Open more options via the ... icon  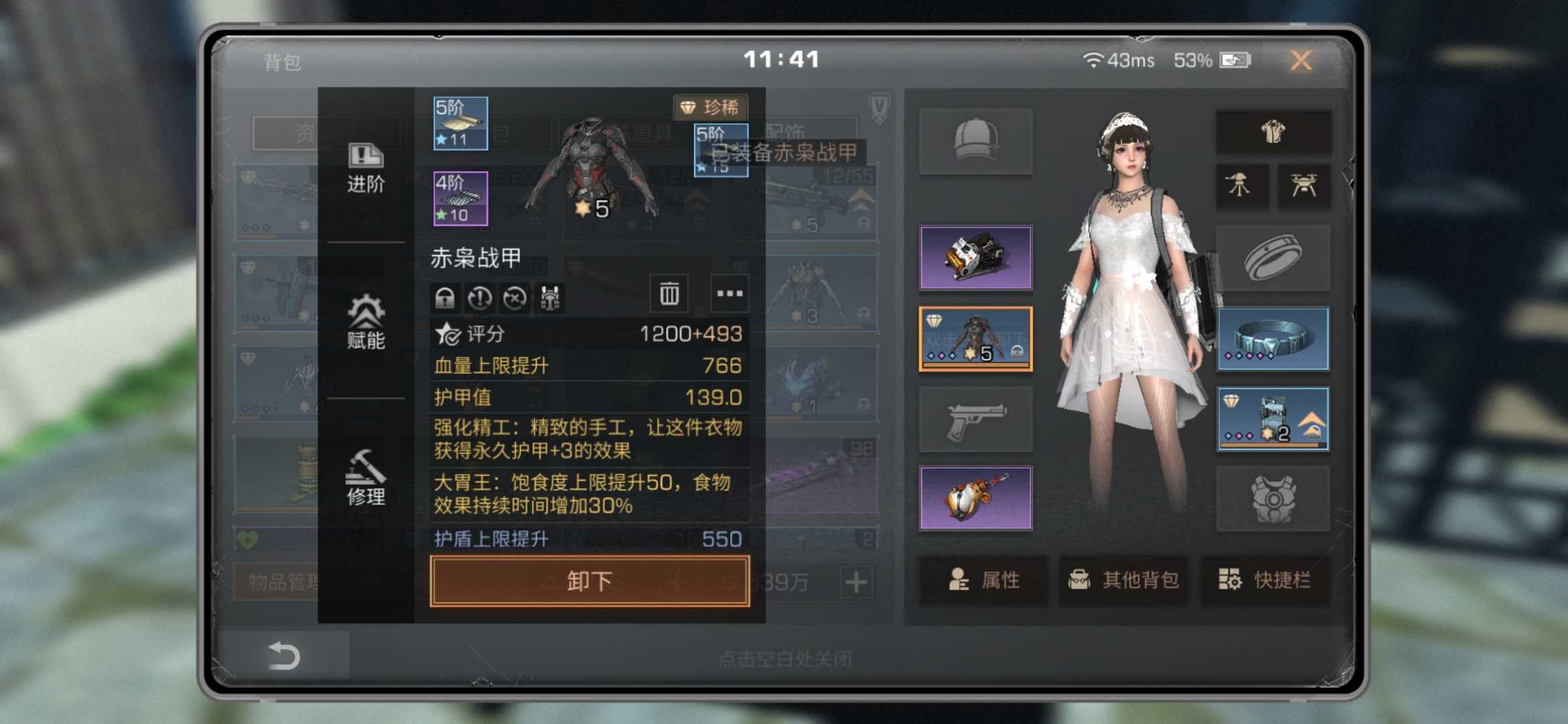[x=729, y=294]
